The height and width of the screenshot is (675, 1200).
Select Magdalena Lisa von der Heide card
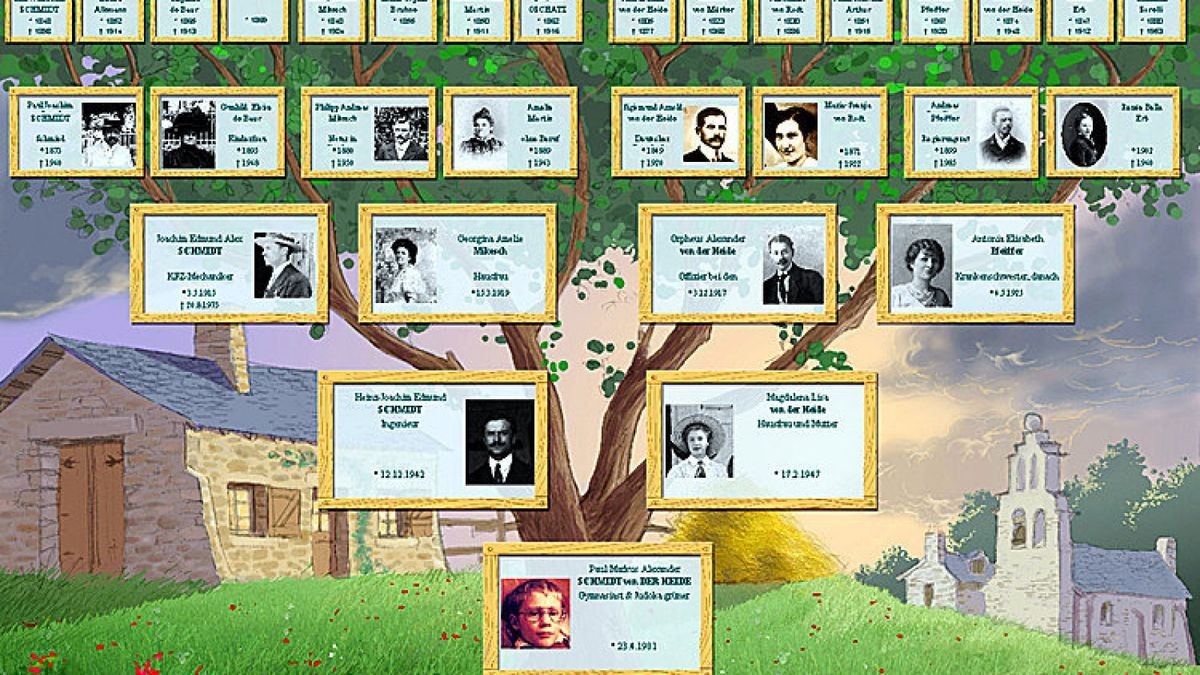coord(762,440)
